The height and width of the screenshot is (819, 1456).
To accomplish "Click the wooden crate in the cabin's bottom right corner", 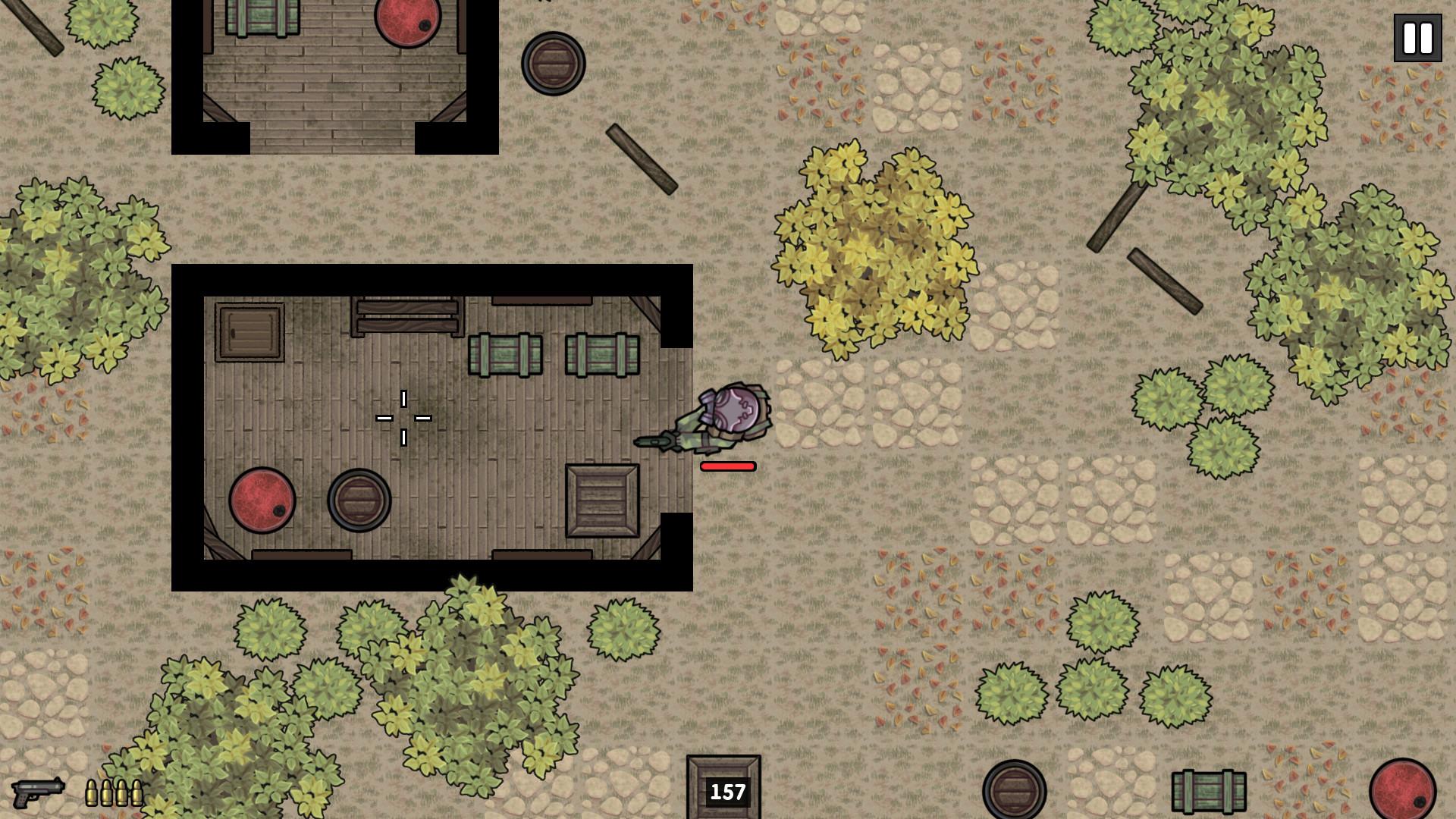I will point(601,499).
